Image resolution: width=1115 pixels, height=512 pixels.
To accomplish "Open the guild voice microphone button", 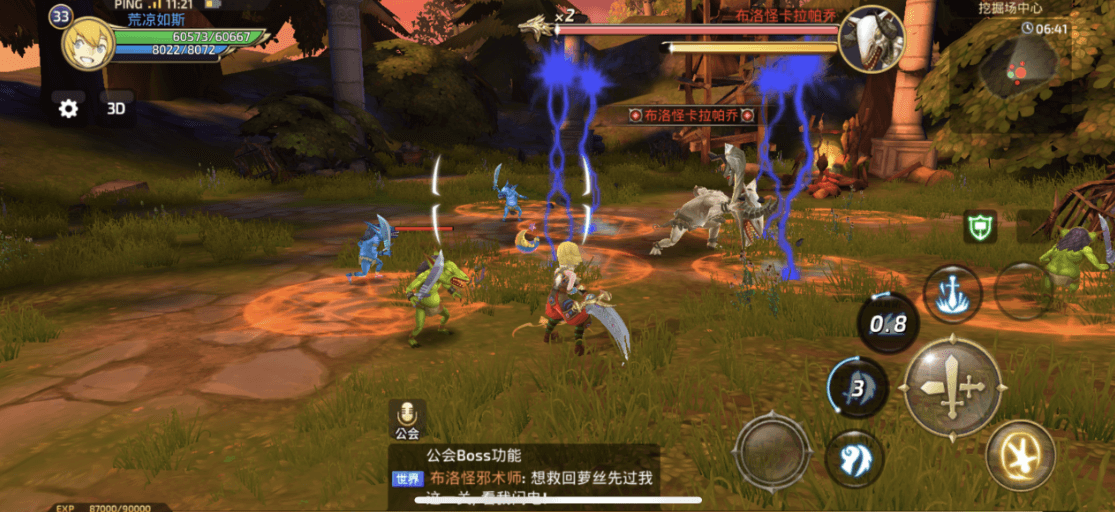I will [407, 420].
